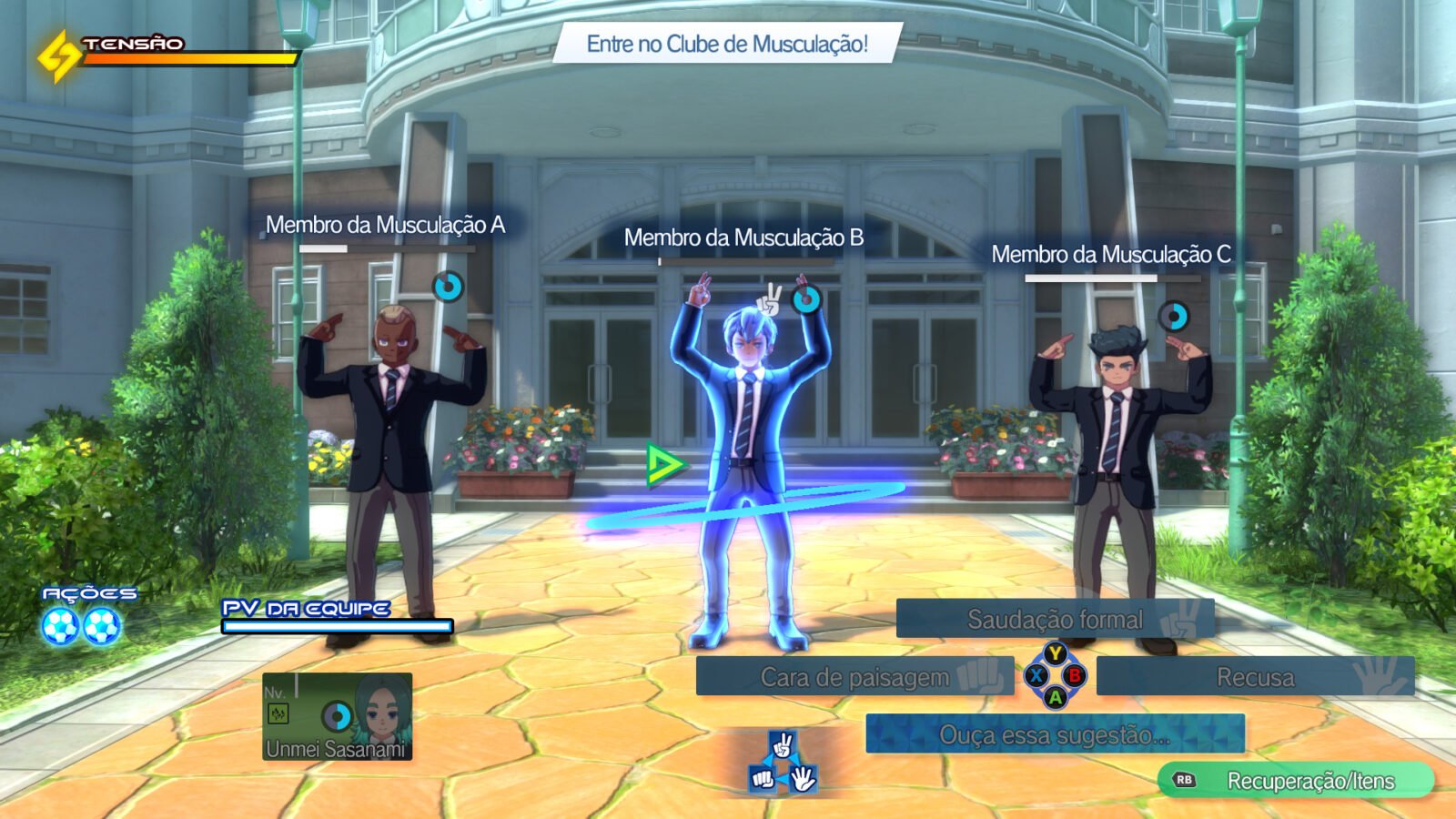Image resolution: width=1456 pixels, height=819 pixels.
Task: Choose the Ouça essa sugestão option
Action: click(x=1055, y=734)
